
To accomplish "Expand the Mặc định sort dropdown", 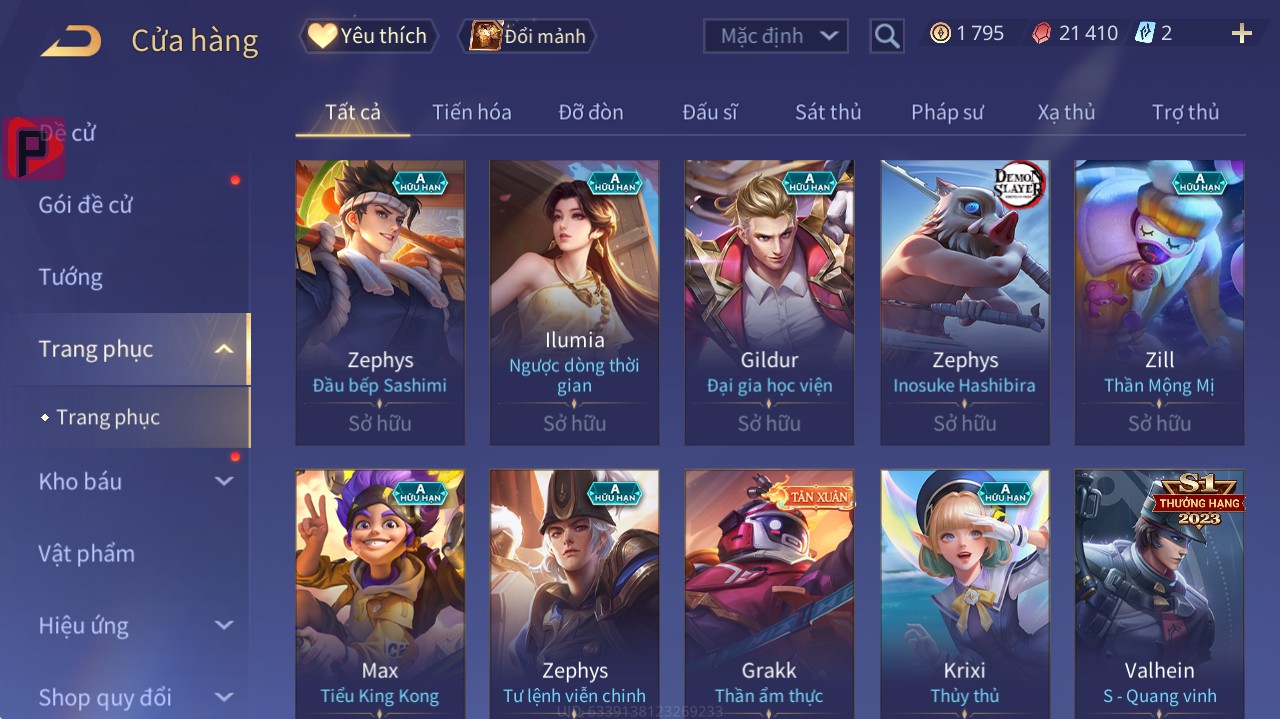I will (776, 36).
